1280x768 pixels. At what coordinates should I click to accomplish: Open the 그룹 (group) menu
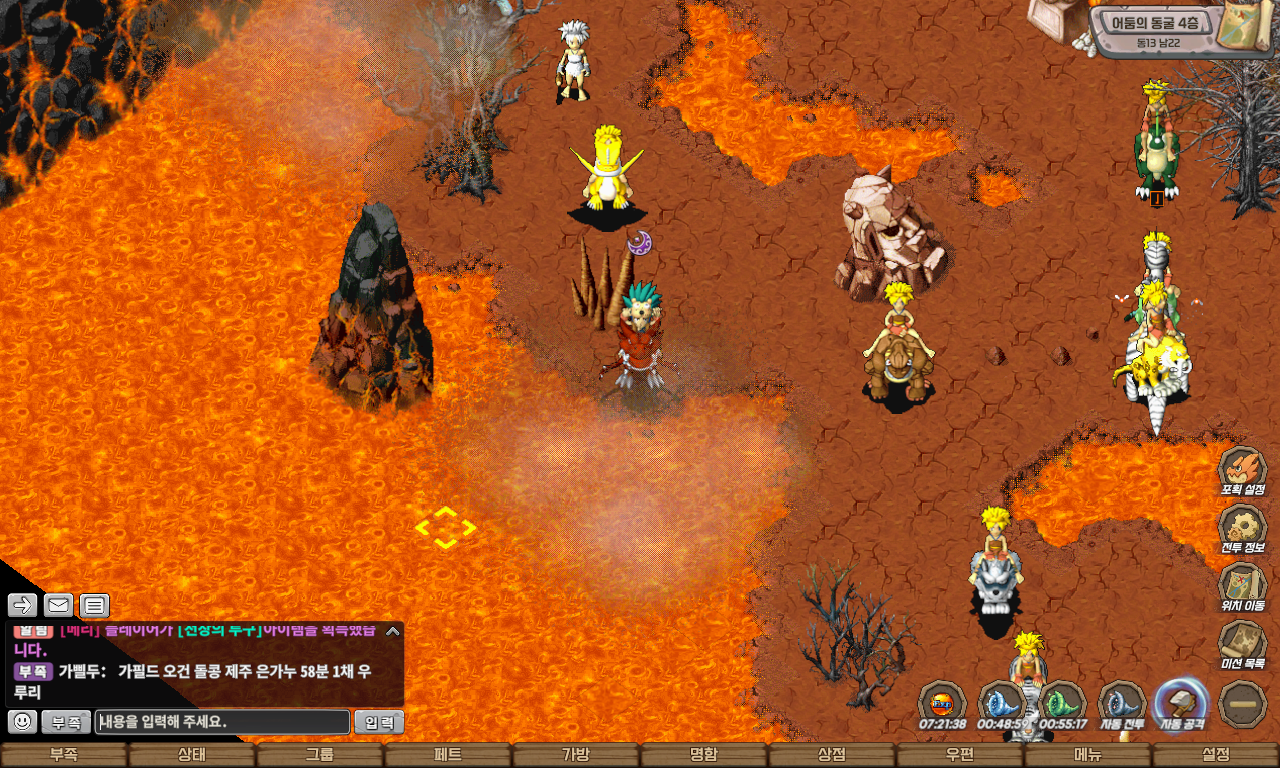pos(319,756)
